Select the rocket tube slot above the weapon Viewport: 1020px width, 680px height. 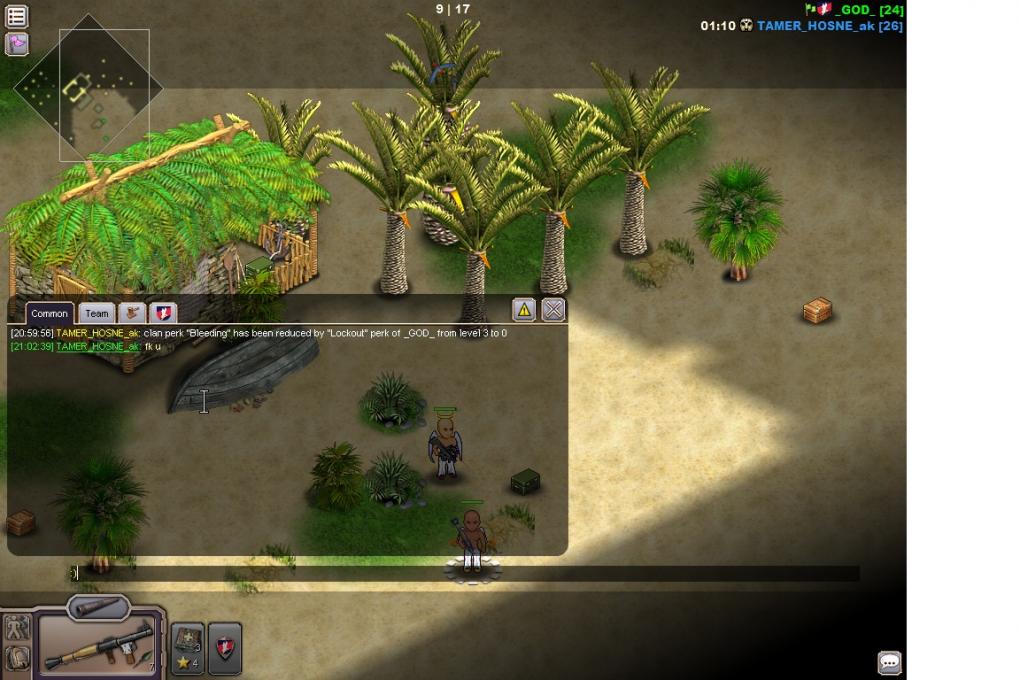pyautogui.click(x=99, y=607)
